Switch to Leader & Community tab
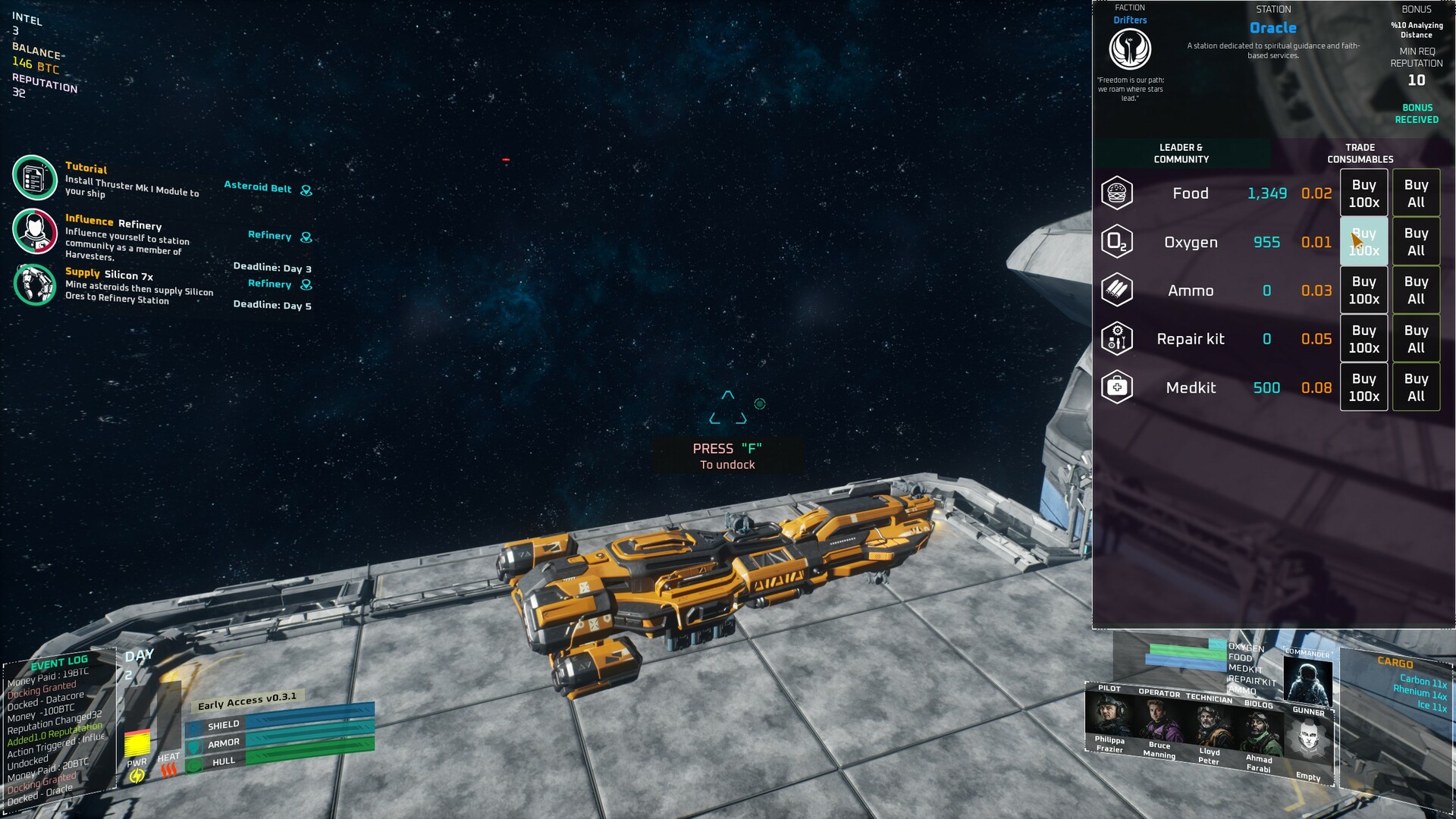Viewport: 1456px width, 819px height. click(x=1181, y=153)
